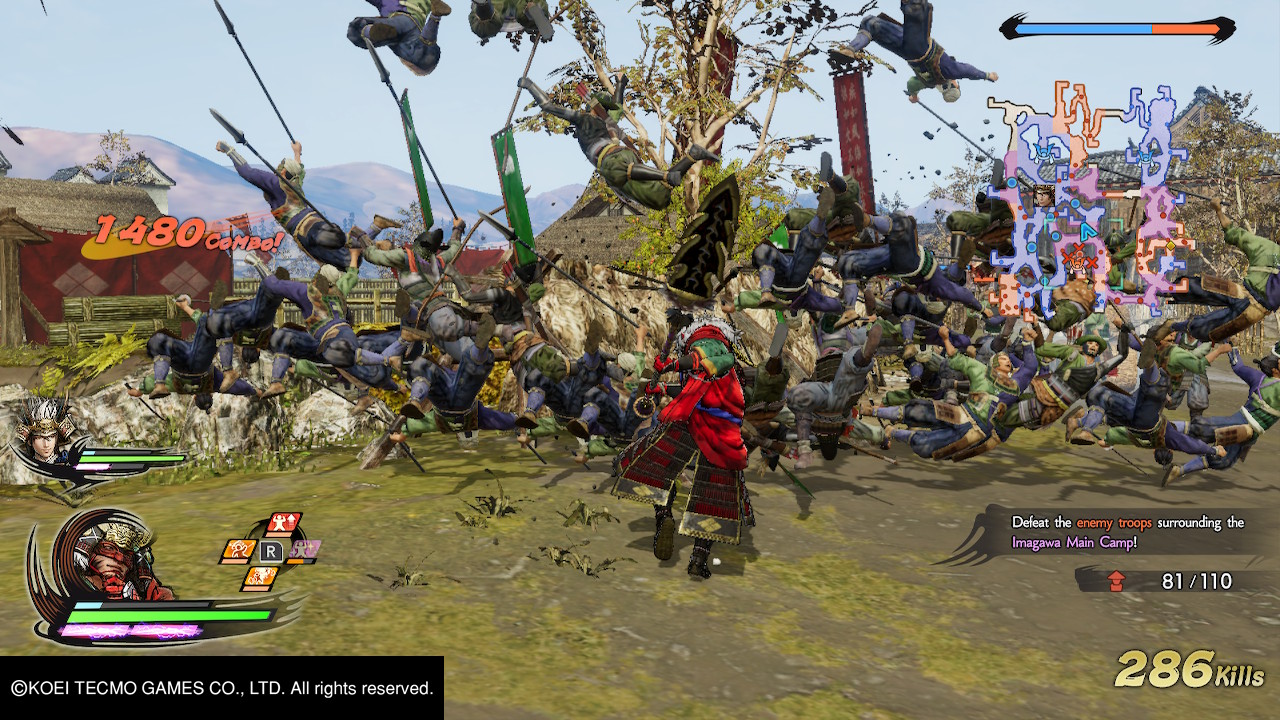
Task: Activate the red power-up skill icon
Action: tap(285, 524)
